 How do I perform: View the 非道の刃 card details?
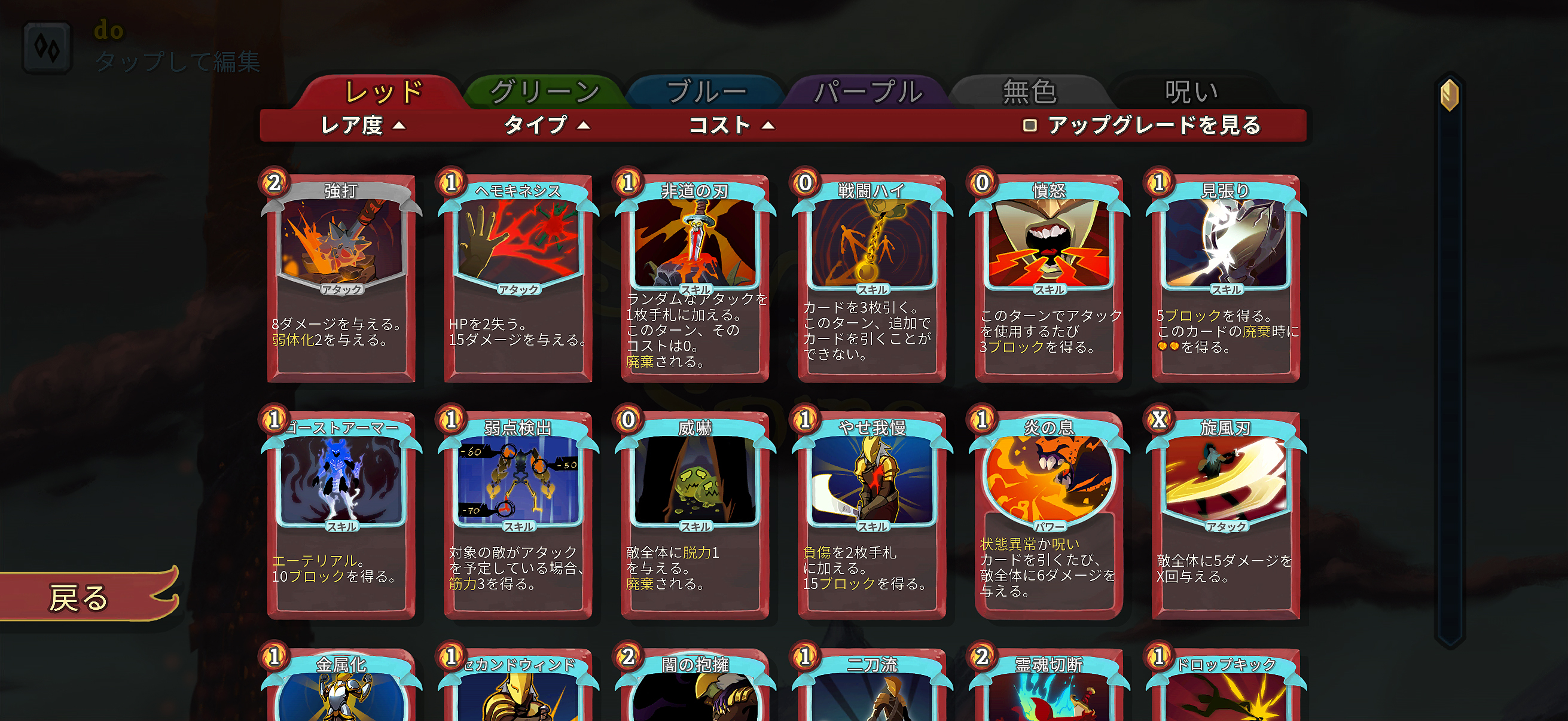tap(691, 274)
